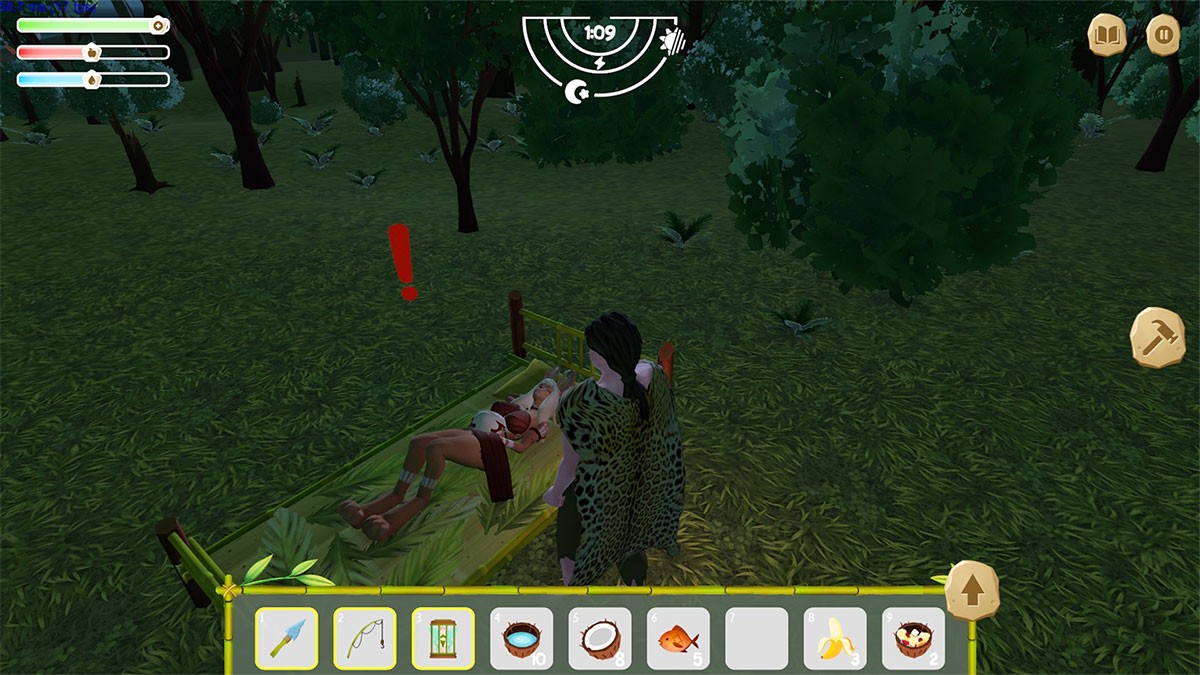Equip the fishing rod from the hotbar
Viewport: 1200px width, 675px height.
[x=364, y=638]
